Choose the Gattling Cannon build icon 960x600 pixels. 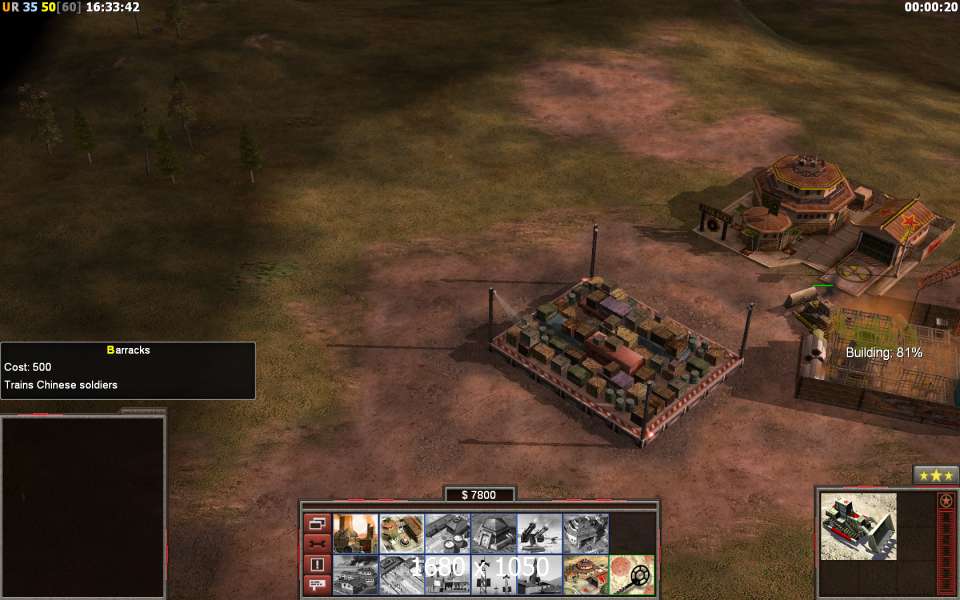(539, 533)
